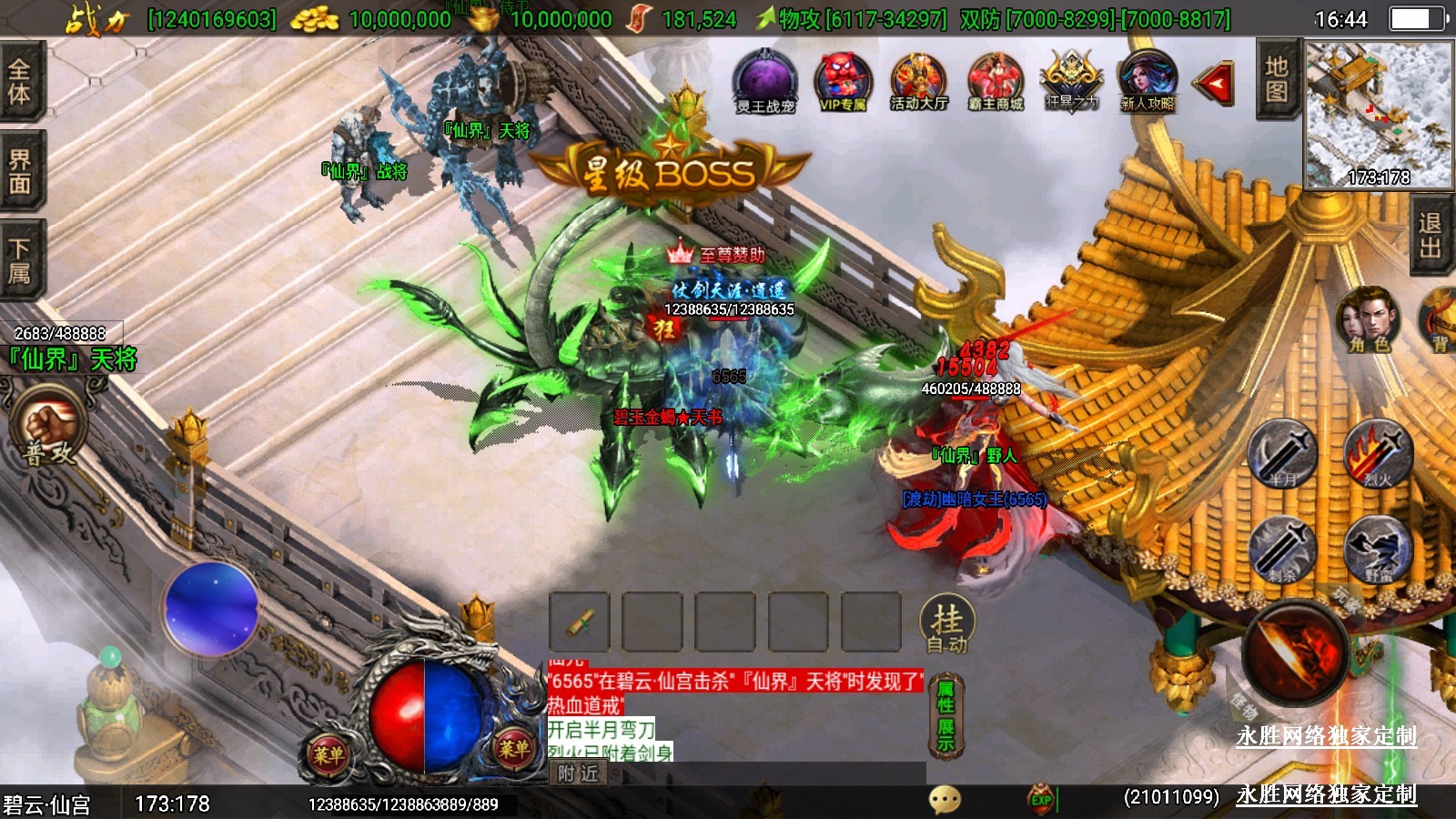Open the 霸主商城 shop
The image size is (1456, 819).
click(996, 80)
